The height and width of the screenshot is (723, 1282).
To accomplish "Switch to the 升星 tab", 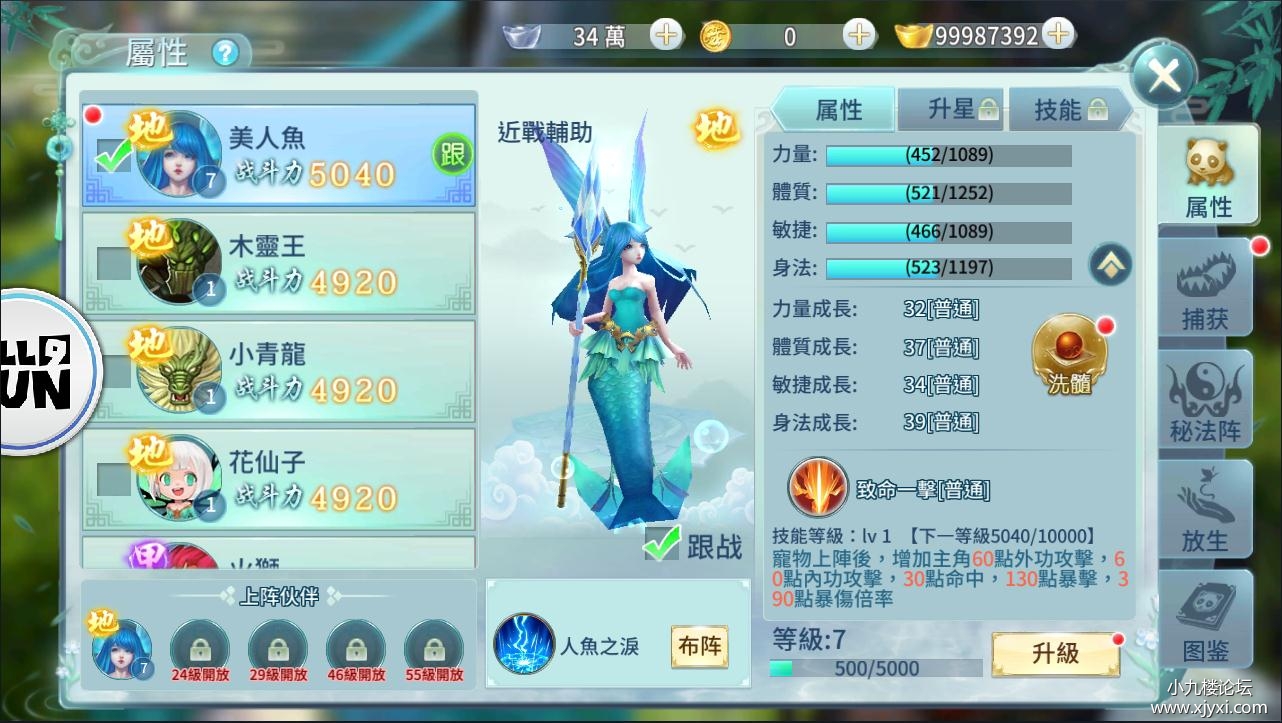I will click(x=949, y=109).
